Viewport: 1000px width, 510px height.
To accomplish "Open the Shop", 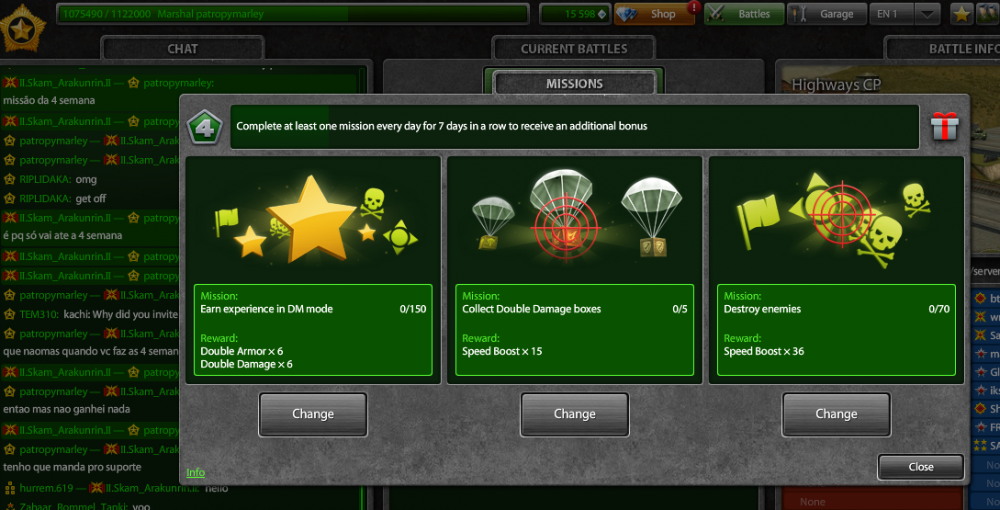I will 655,14.
